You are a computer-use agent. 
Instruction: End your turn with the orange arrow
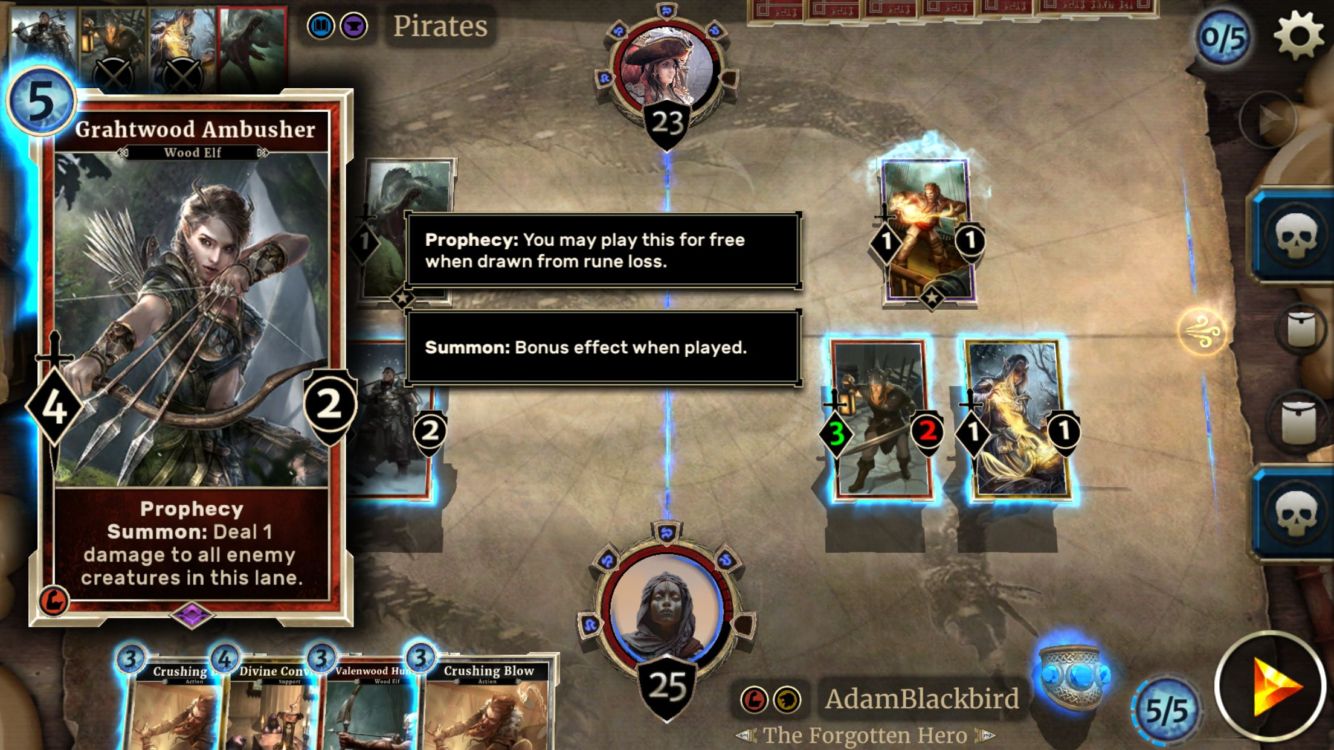(1272, 687)
